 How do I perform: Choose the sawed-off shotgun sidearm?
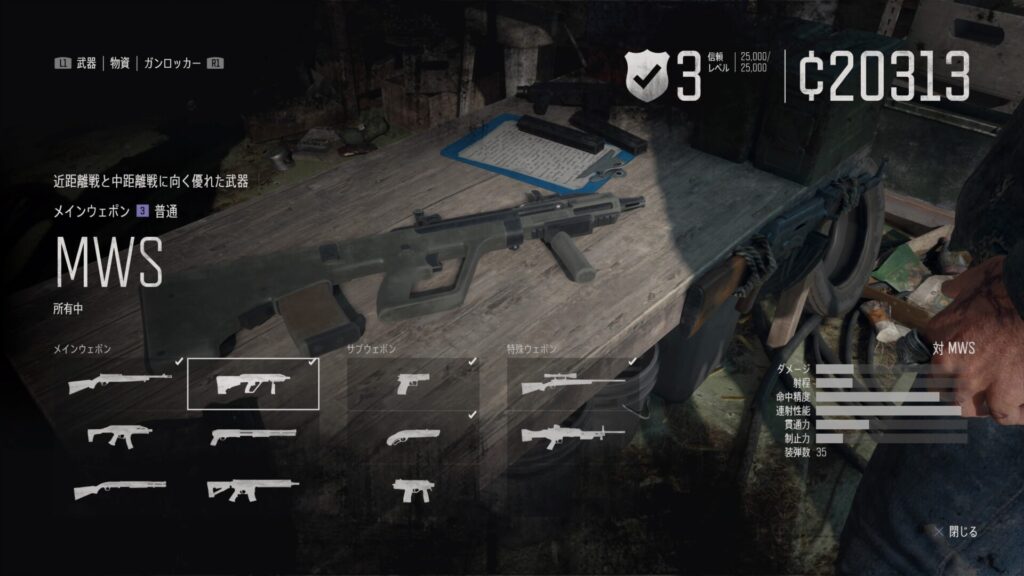click(x=412, y=435)
